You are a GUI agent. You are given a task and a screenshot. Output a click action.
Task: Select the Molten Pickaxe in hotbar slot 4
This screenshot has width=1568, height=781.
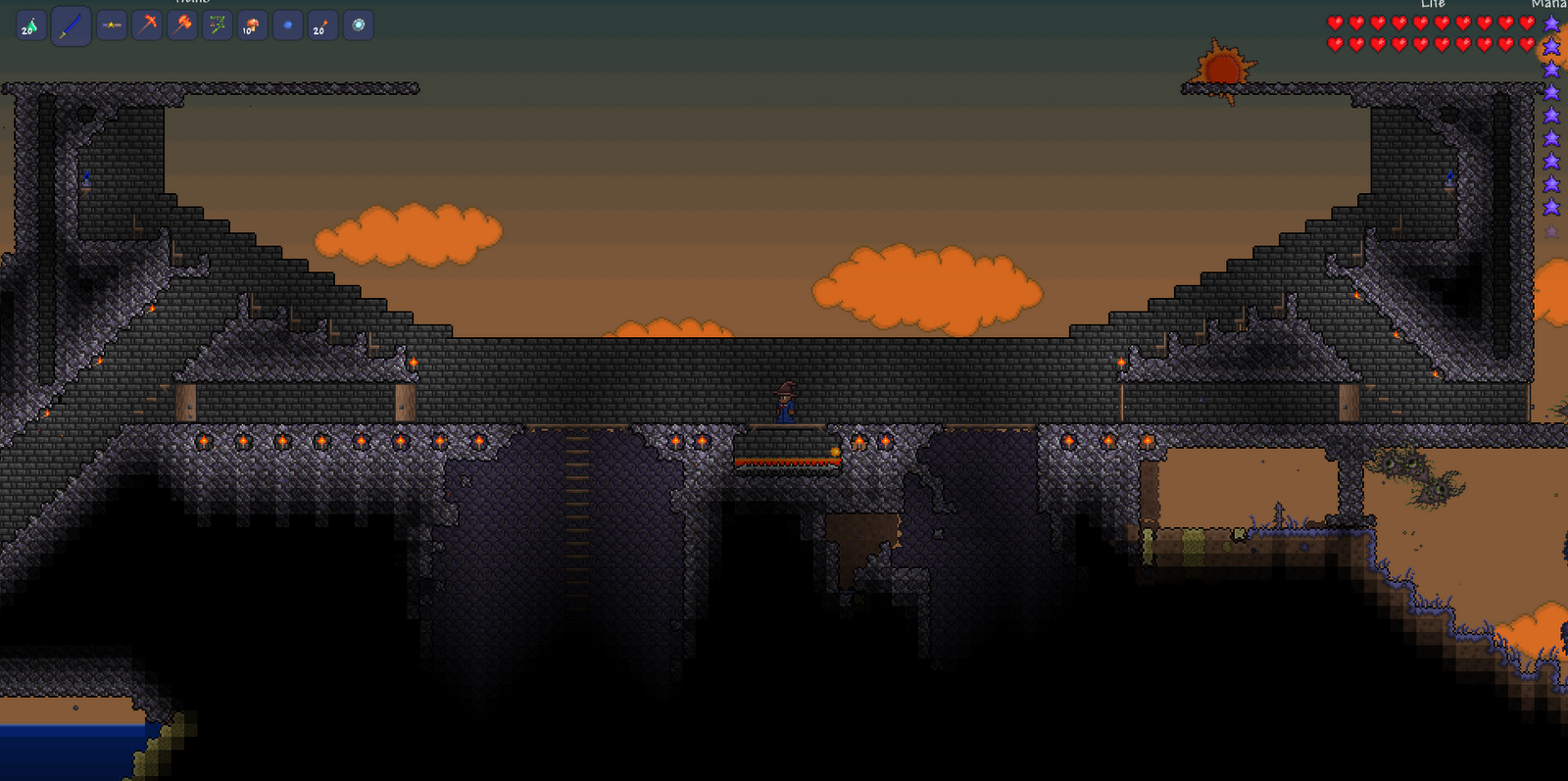(x=146, y=25)
